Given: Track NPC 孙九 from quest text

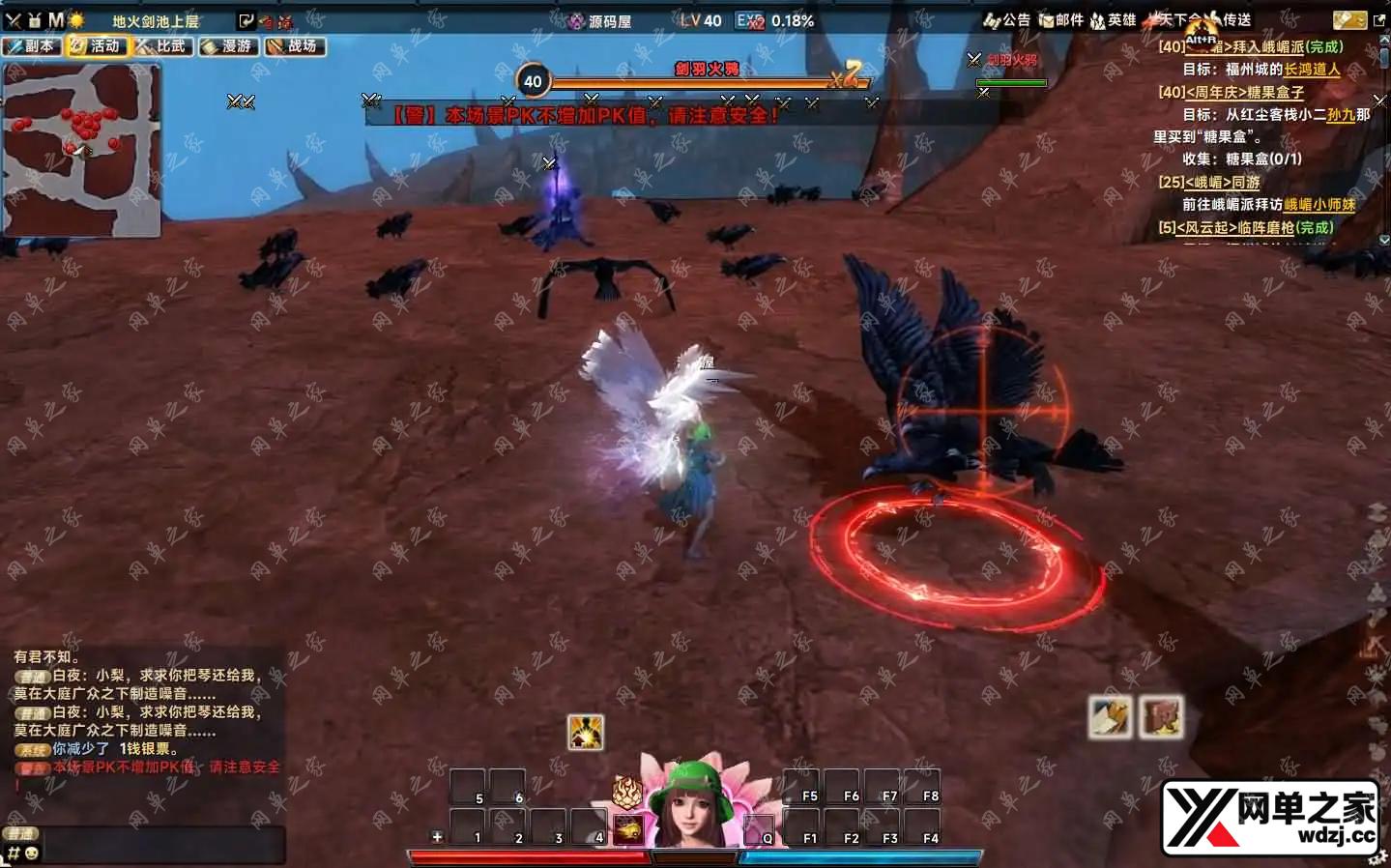Looking at the screenshot, I should [x=1340, y=115].
